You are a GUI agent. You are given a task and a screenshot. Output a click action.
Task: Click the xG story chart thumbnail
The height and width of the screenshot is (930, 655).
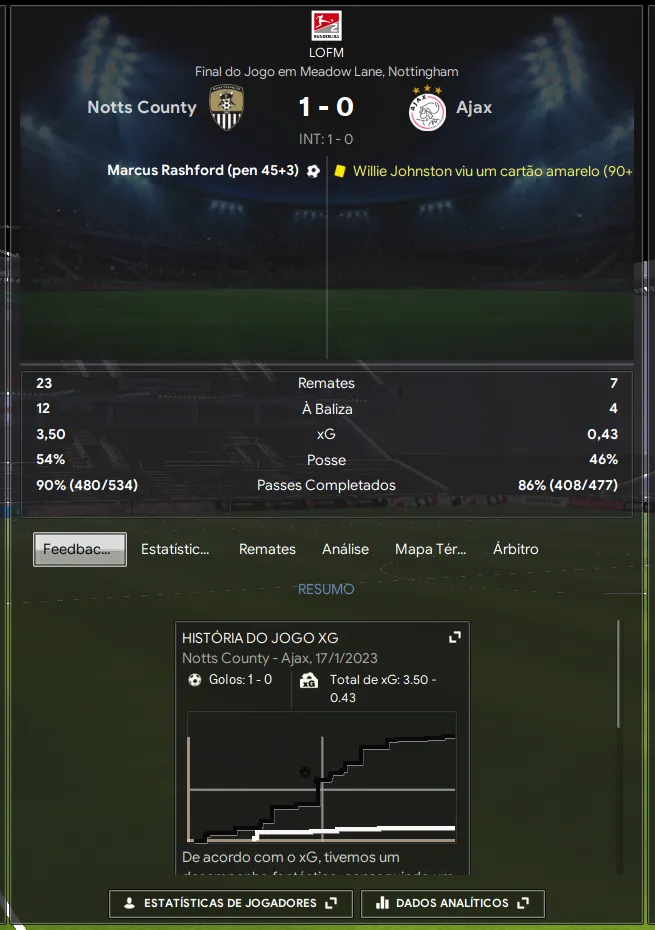coord(322,777)
